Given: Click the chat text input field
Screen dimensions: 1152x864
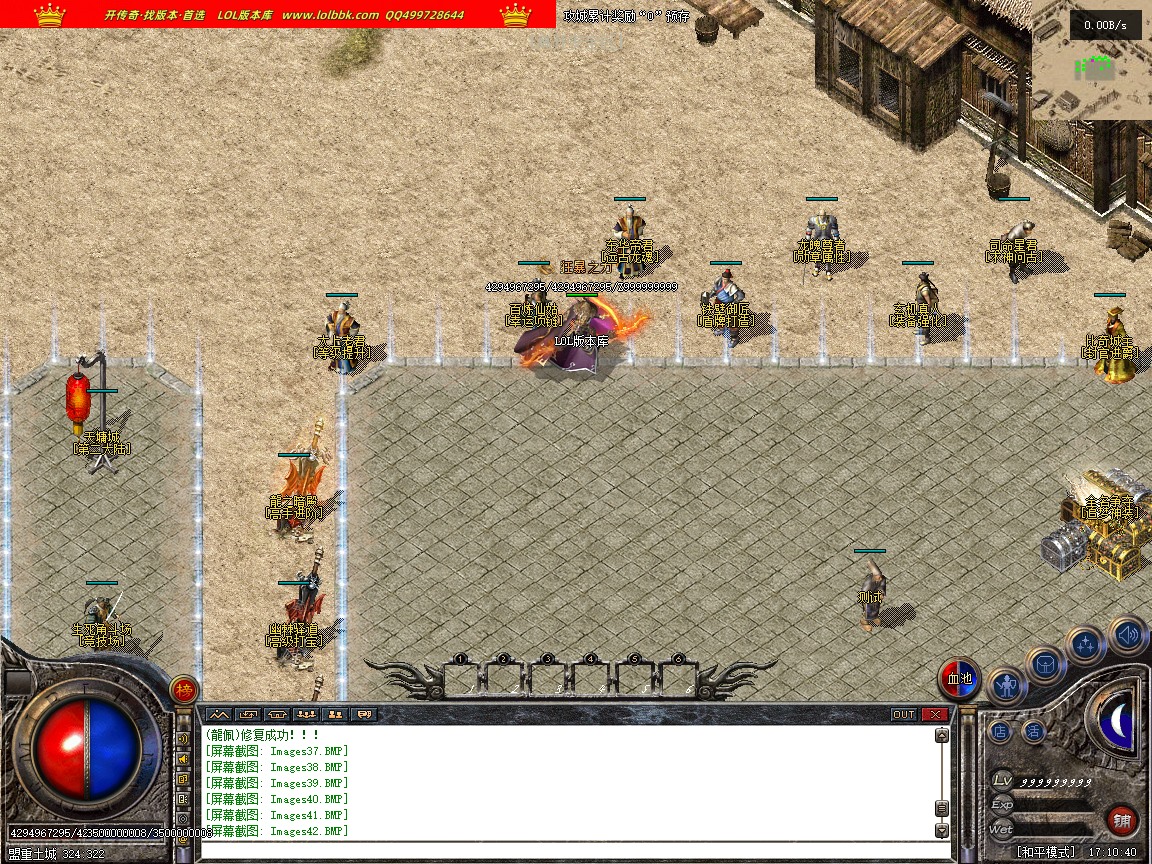Looking at the screenshot, I should click(x=570, y=851).
